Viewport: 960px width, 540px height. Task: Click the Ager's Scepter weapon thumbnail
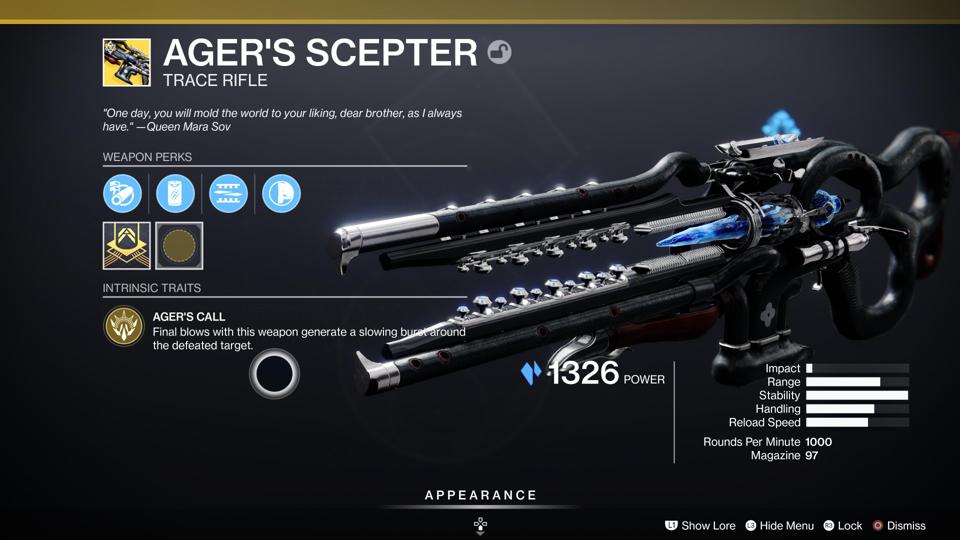(x=127, y=62)
